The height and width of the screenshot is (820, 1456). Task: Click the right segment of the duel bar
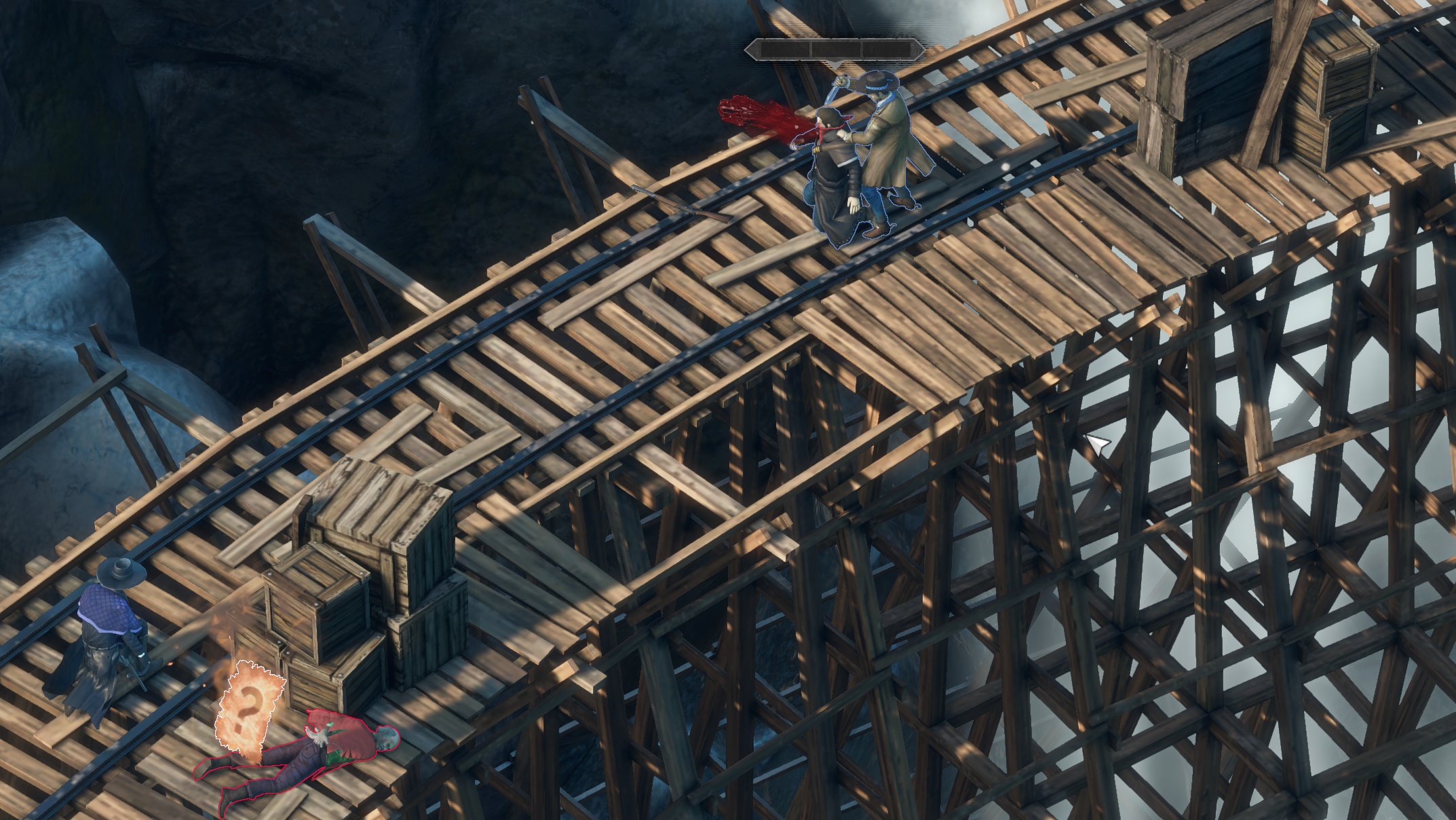(x=887, y=49)
